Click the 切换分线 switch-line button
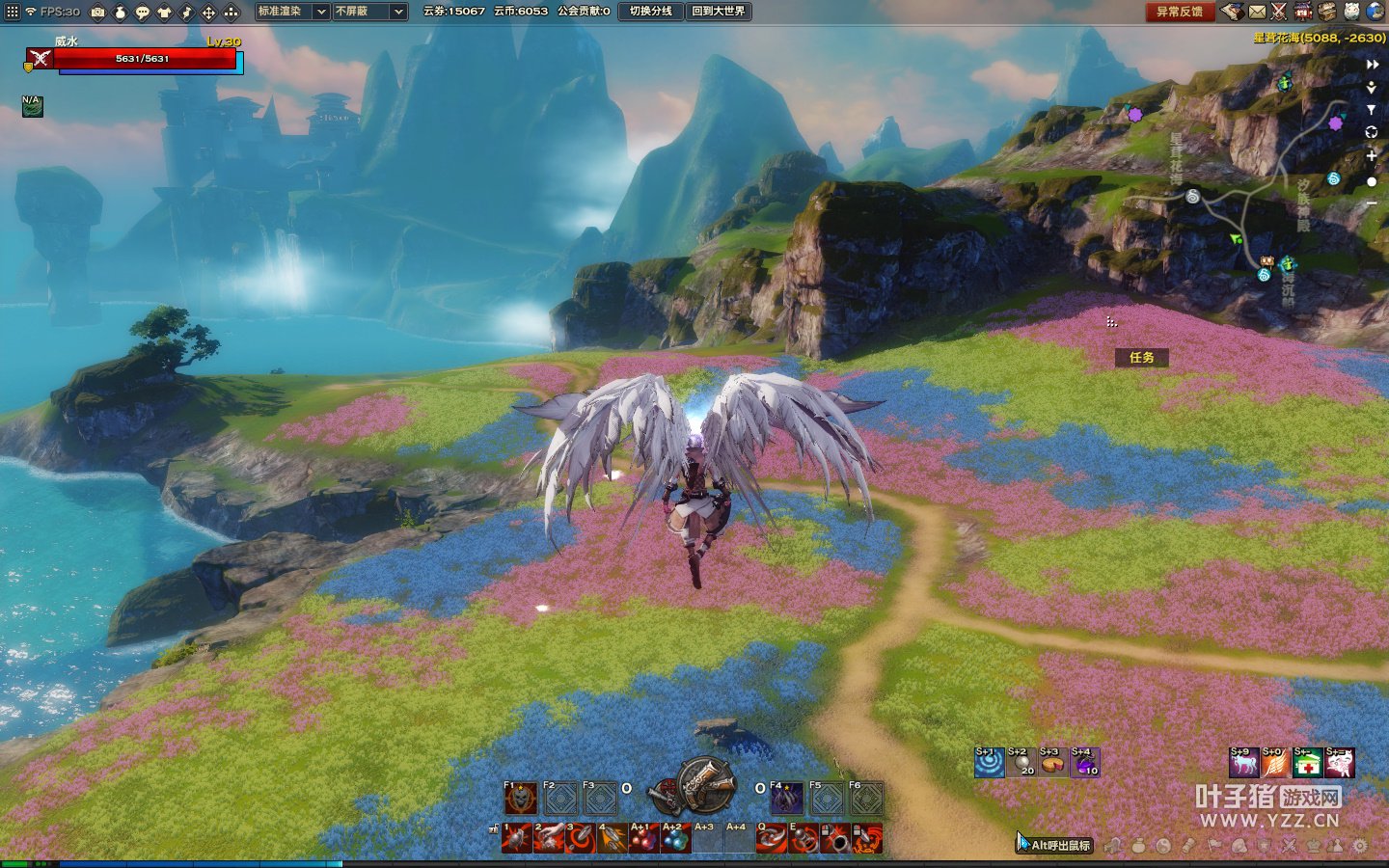Image resolution: width=1389 pixels, height=868 pixels. pyautogui.click(x=650, y=12)
